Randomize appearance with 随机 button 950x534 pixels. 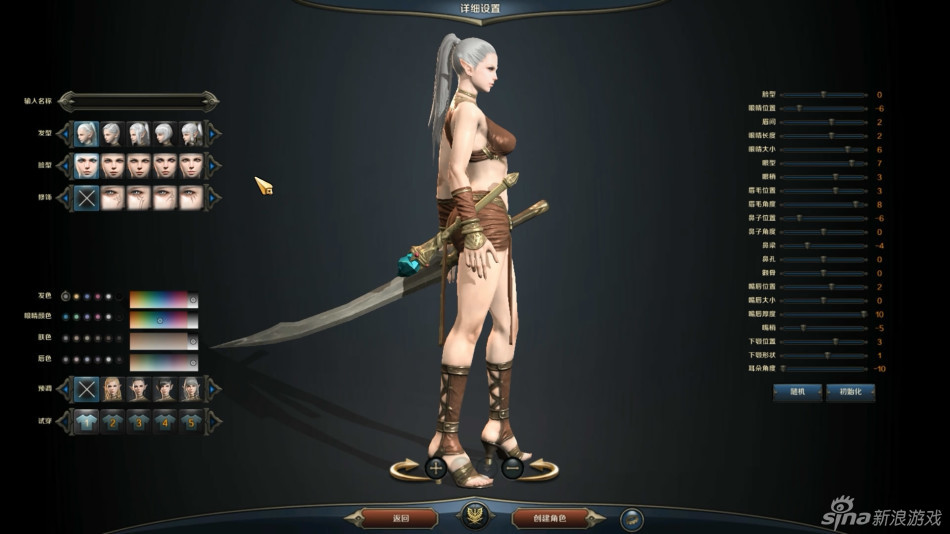tap(796, 392)
